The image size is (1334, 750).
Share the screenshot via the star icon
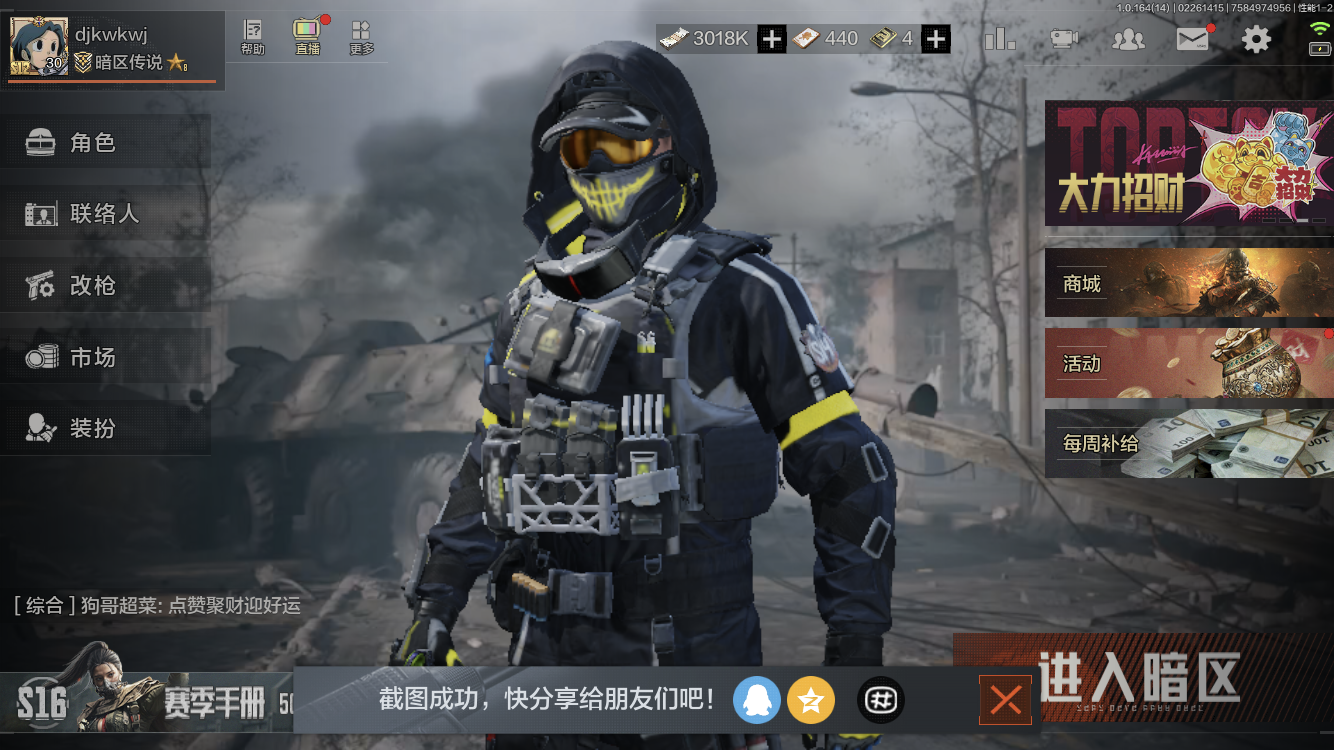click(812, 699)
